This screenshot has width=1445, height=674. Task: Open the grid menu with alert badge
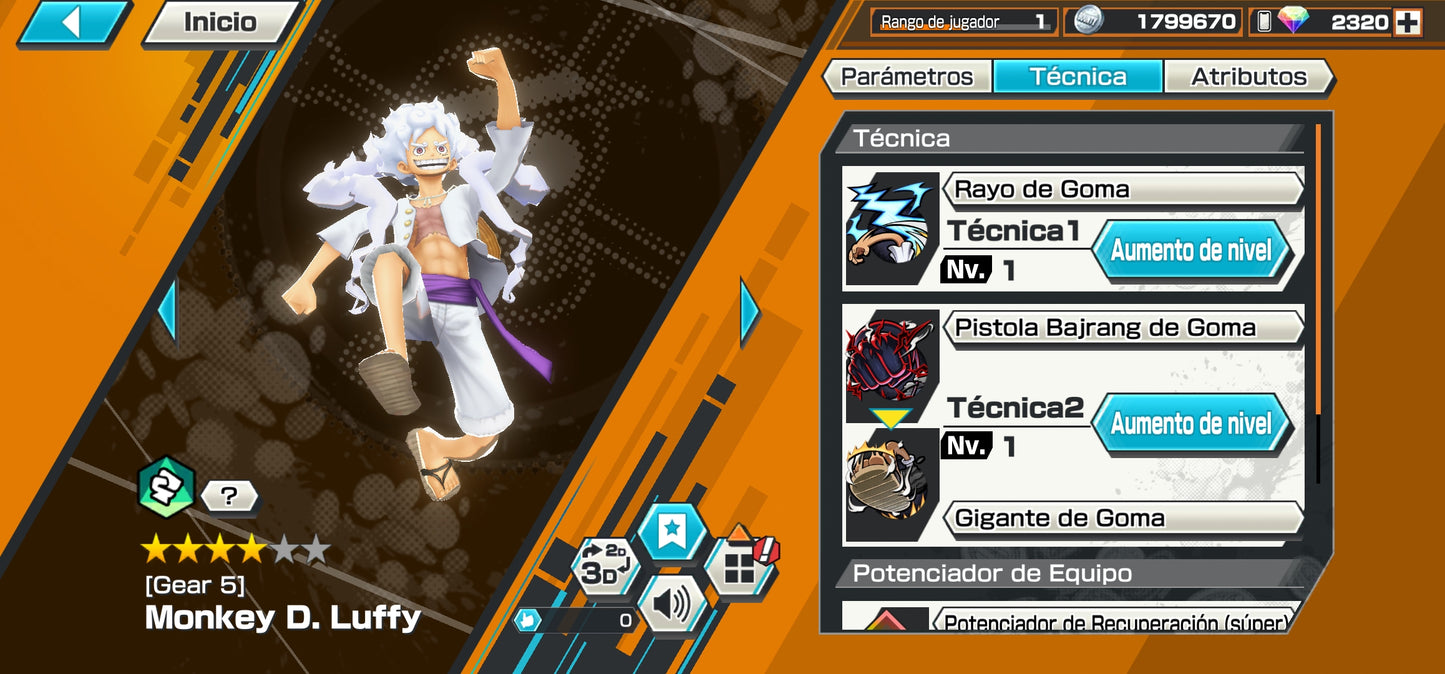pos(740,565)
